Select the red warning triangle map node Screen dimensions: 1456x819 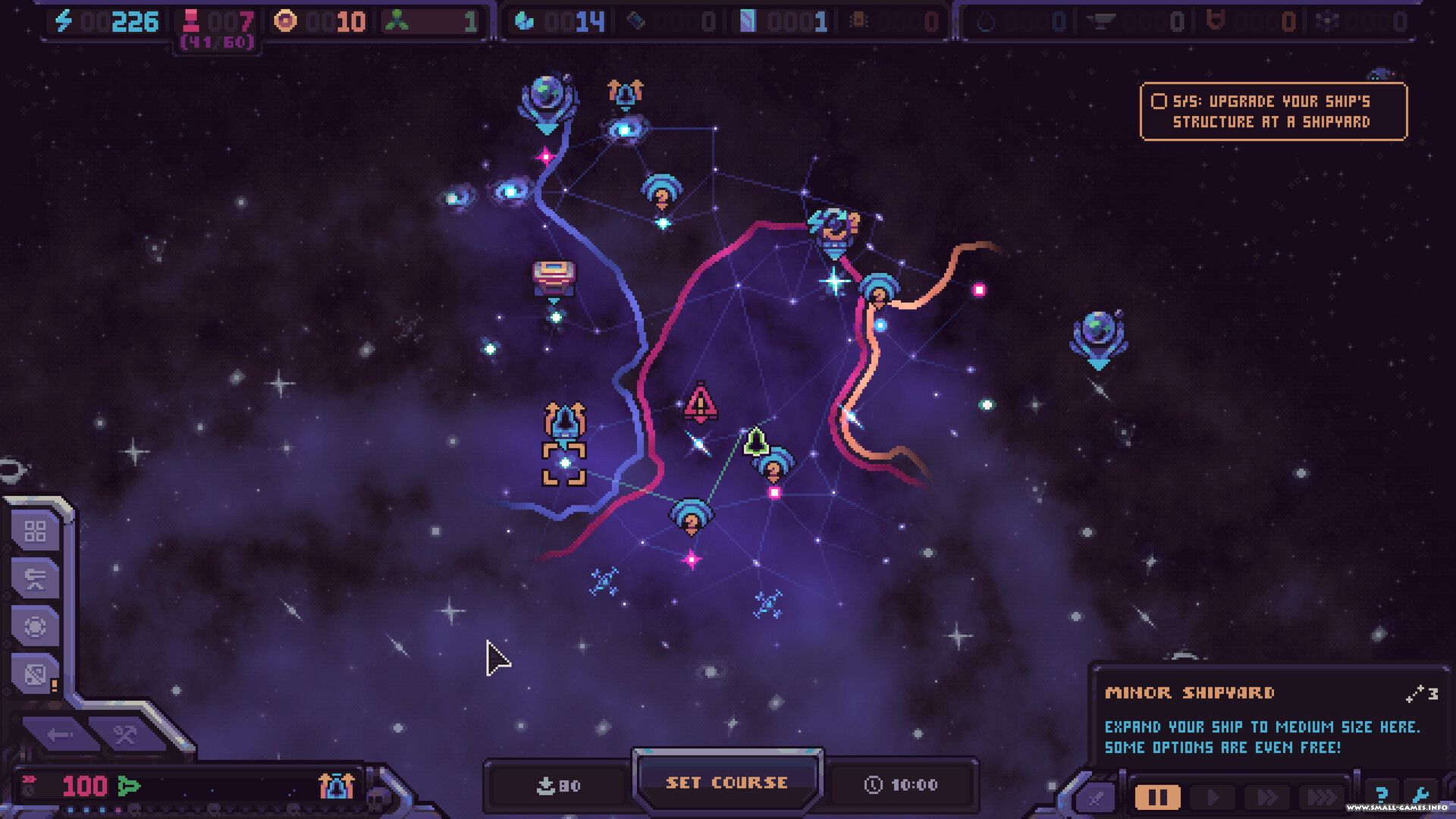tap(700, 403)
